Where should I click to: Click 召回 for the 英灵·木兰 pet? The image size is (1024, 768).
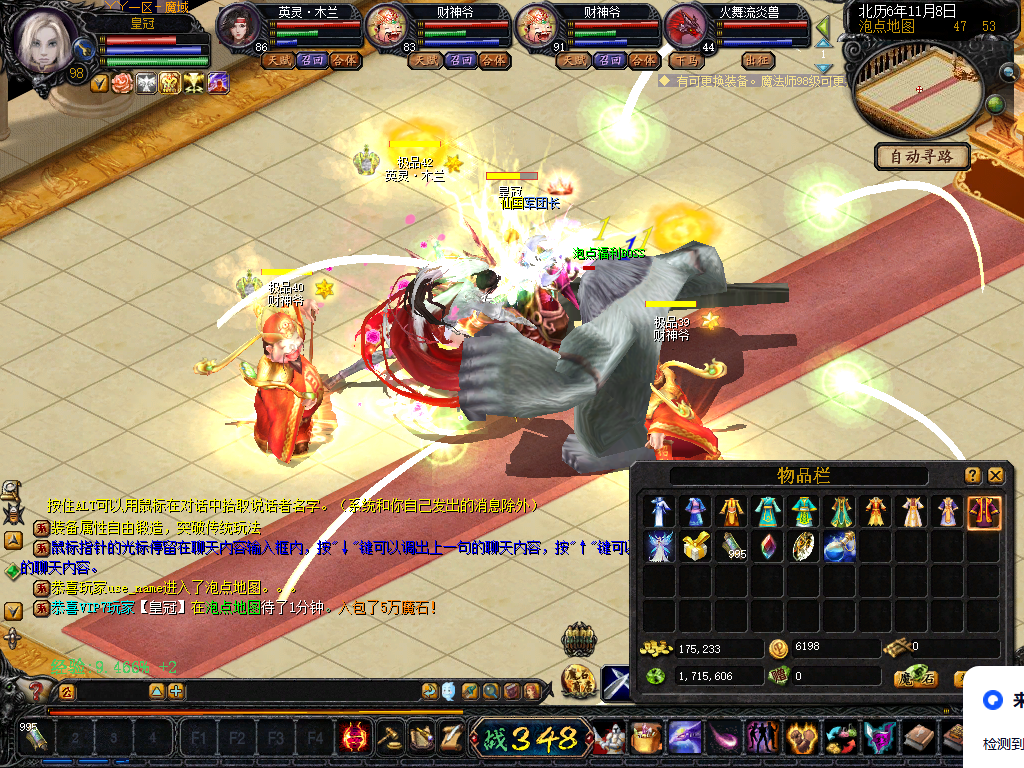pyautogui.click(x=311, y=60)
